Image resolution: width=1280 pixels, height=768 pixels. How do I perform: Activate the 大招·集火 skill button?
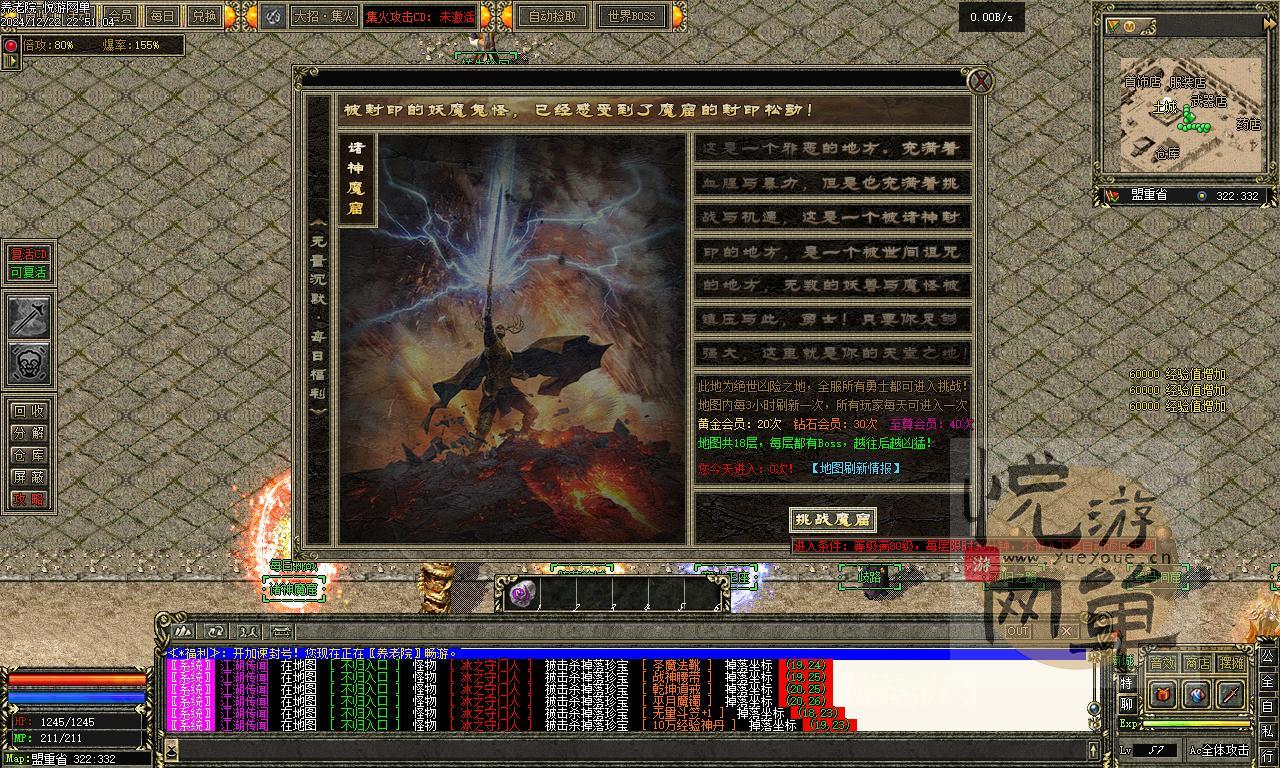point(322,16)
